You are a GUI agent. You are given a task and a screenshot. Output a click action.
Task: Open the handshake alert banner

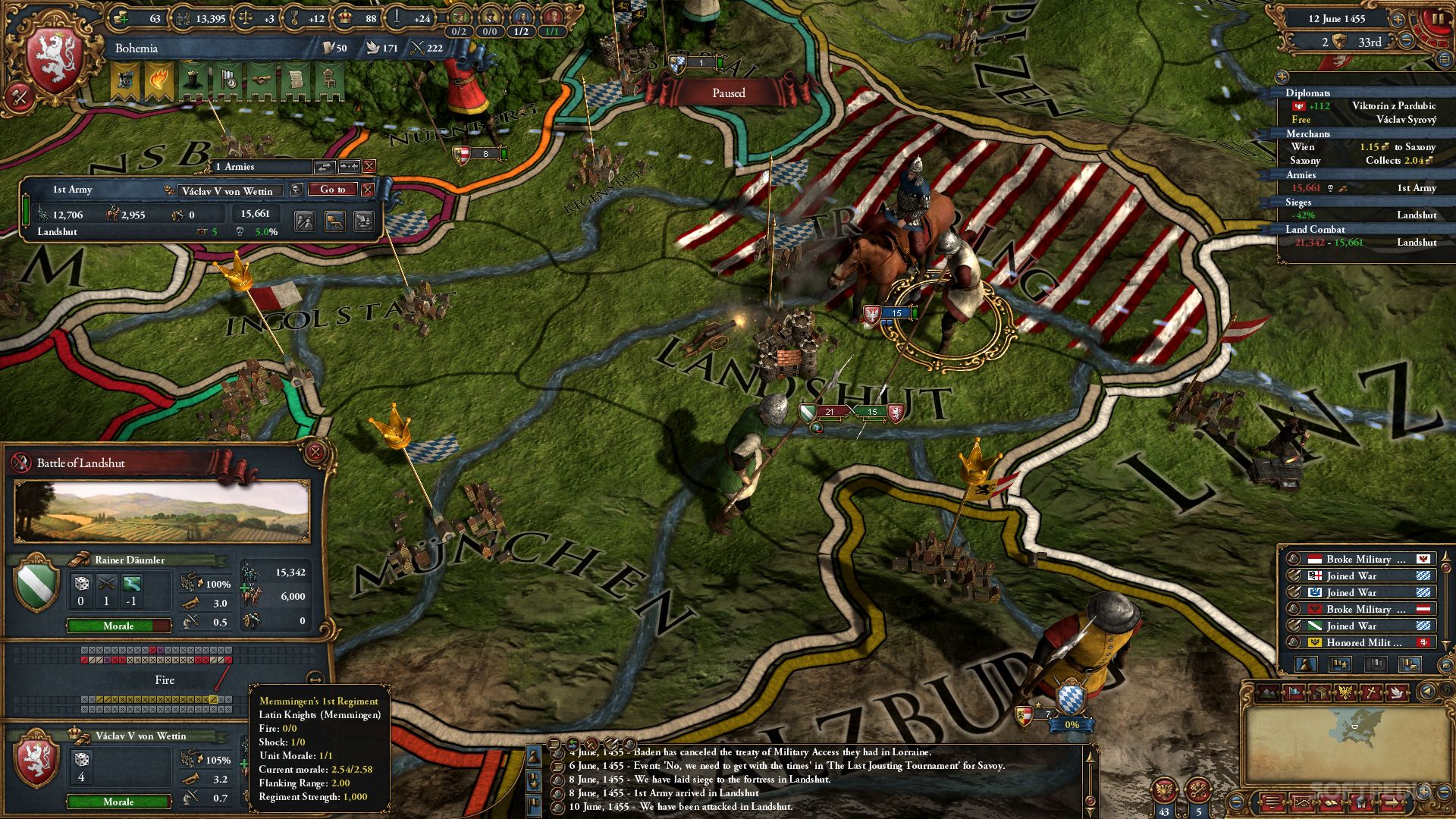pyautogui.click(x=262, y=80)
